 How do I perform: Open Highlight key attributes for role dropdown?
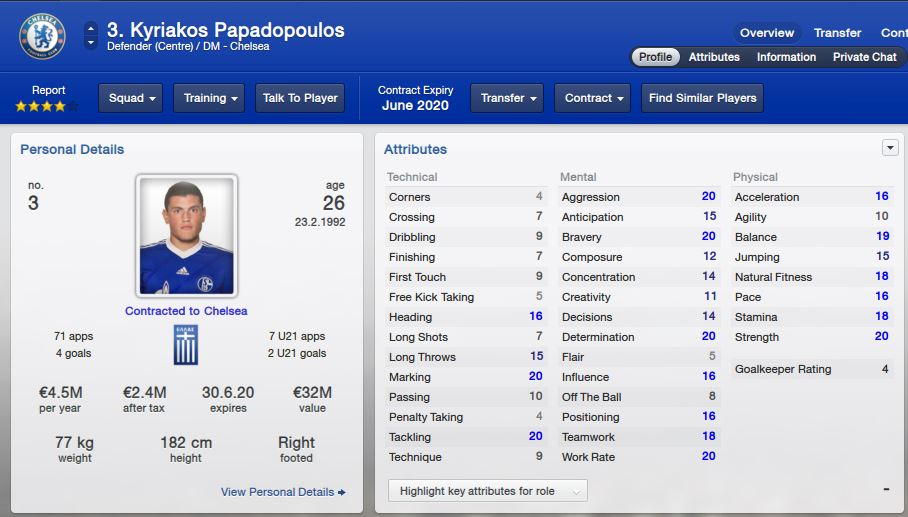[x=487, y=491]
